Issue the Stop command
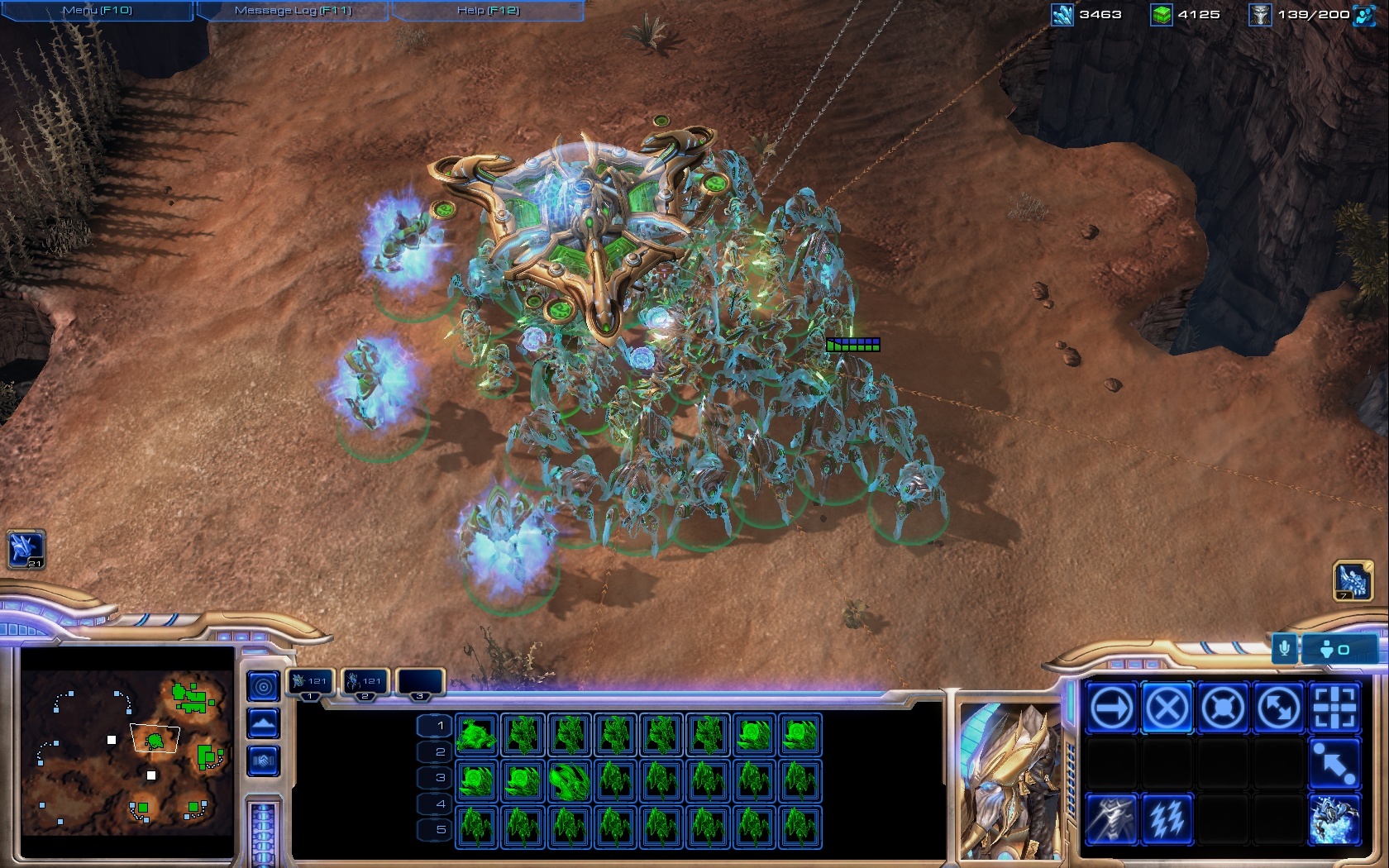 coord(1167,708)
